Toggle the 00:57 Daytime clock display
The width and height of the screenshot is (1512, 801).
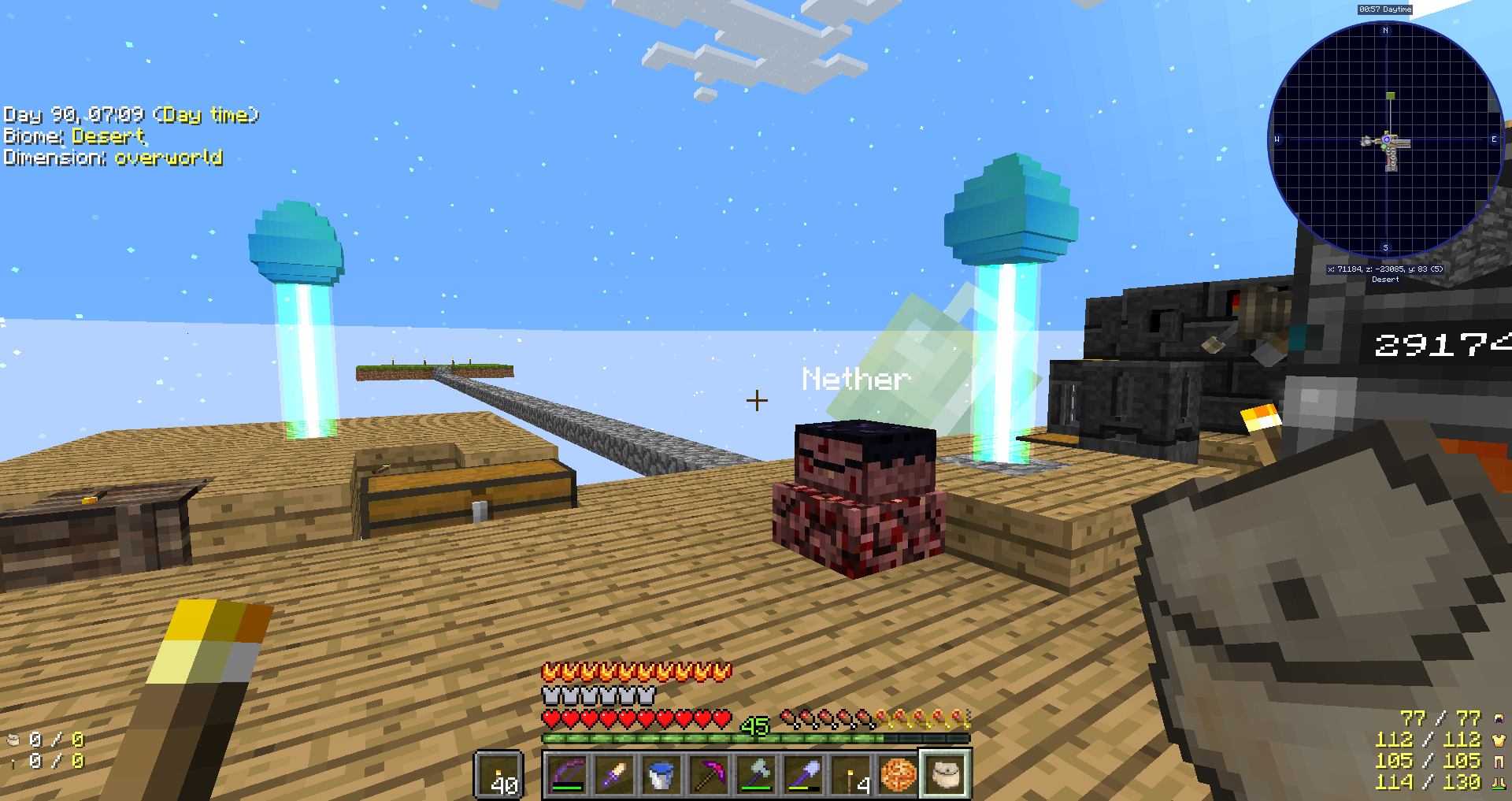click(x=1384, y=9)
